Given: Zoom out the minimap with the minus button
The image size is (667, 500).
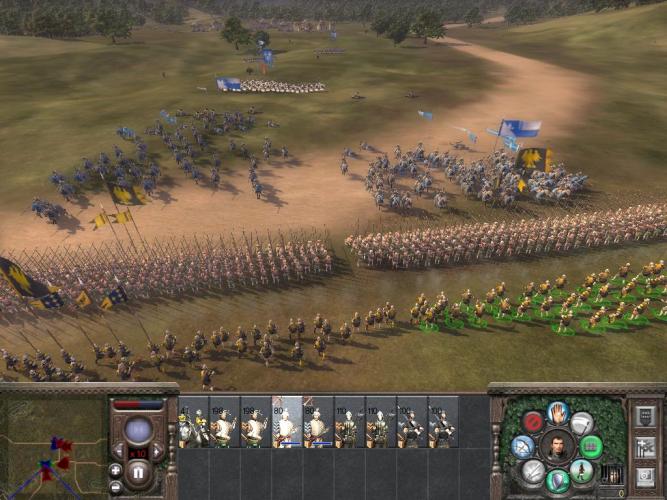Looking at the screenshot, I should pyautogui.click(x=116, y=485).
